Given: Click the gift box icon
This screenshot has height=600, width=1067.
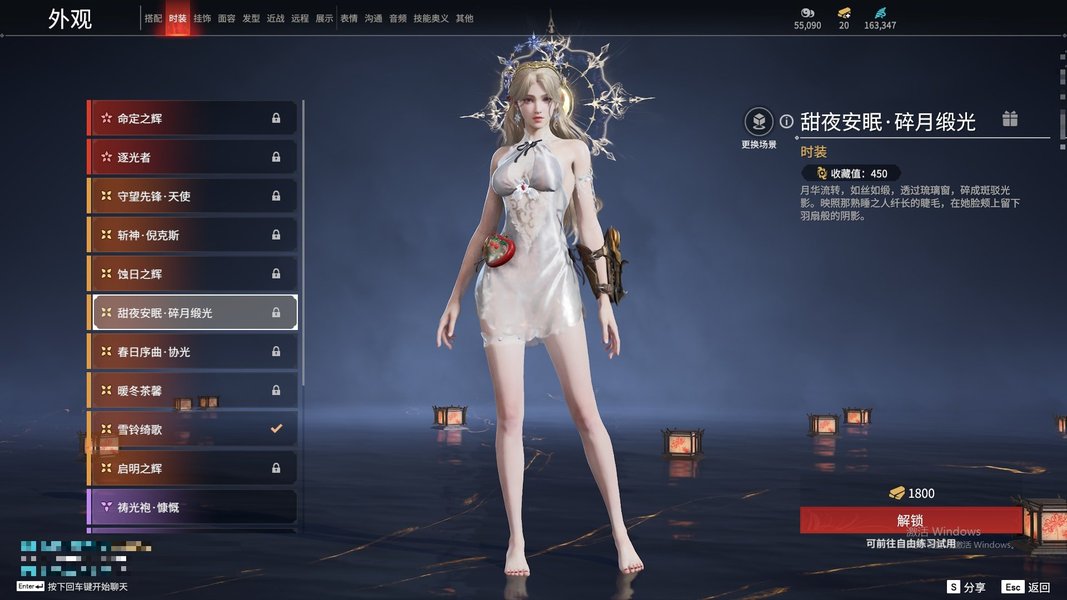Looking at the screenshot, I should (x=1010, y=120).
